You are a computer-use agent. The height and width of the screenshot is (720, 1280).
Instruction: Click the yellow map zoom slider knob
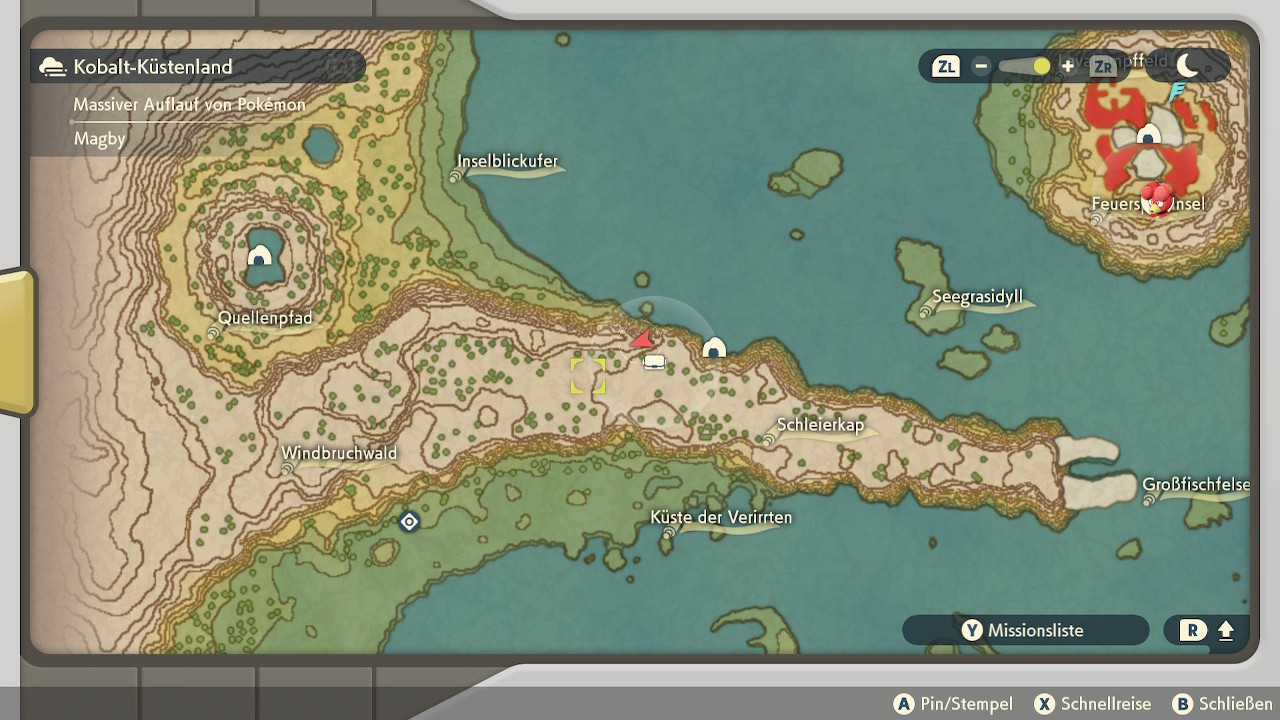pyautogui.click(x=1042, y=66)
